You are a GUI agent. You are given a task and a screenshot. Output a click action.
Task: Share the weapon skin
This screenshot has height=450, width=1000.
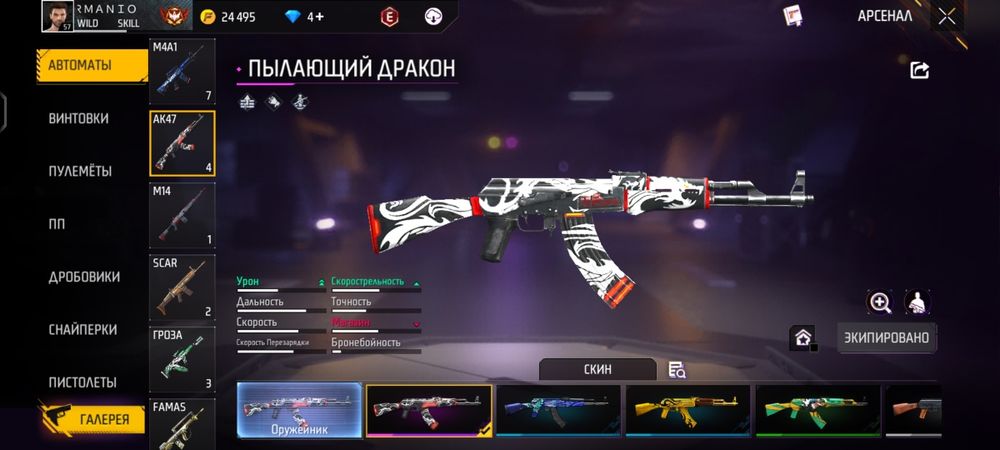(x=920, y=70)
